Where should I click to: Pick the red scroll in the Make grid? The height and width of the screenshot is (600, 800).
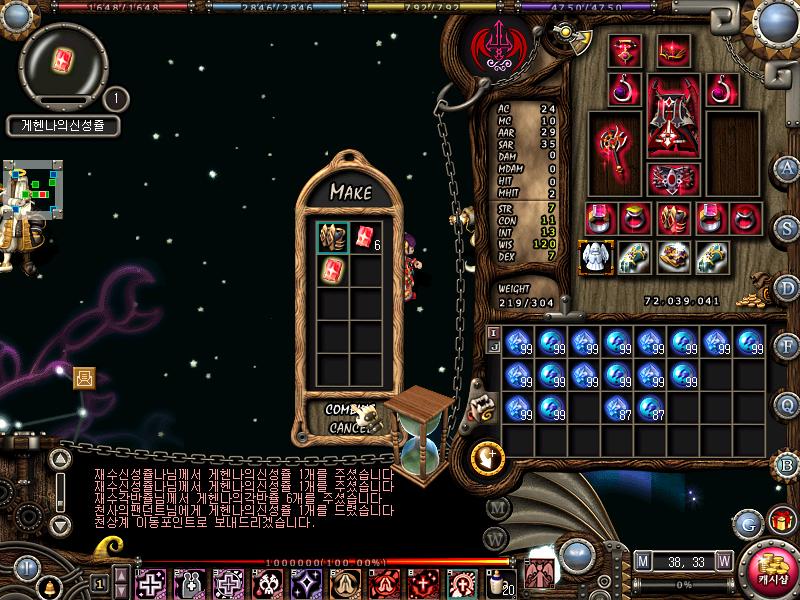point(332,269)
